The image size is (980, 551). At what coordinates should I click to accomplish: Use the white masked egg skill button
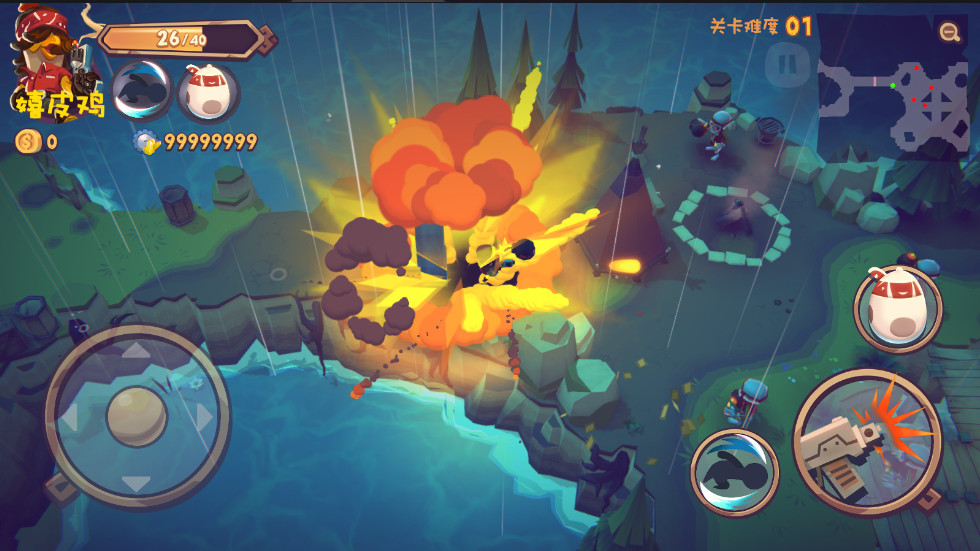click(x=898, y=309)
